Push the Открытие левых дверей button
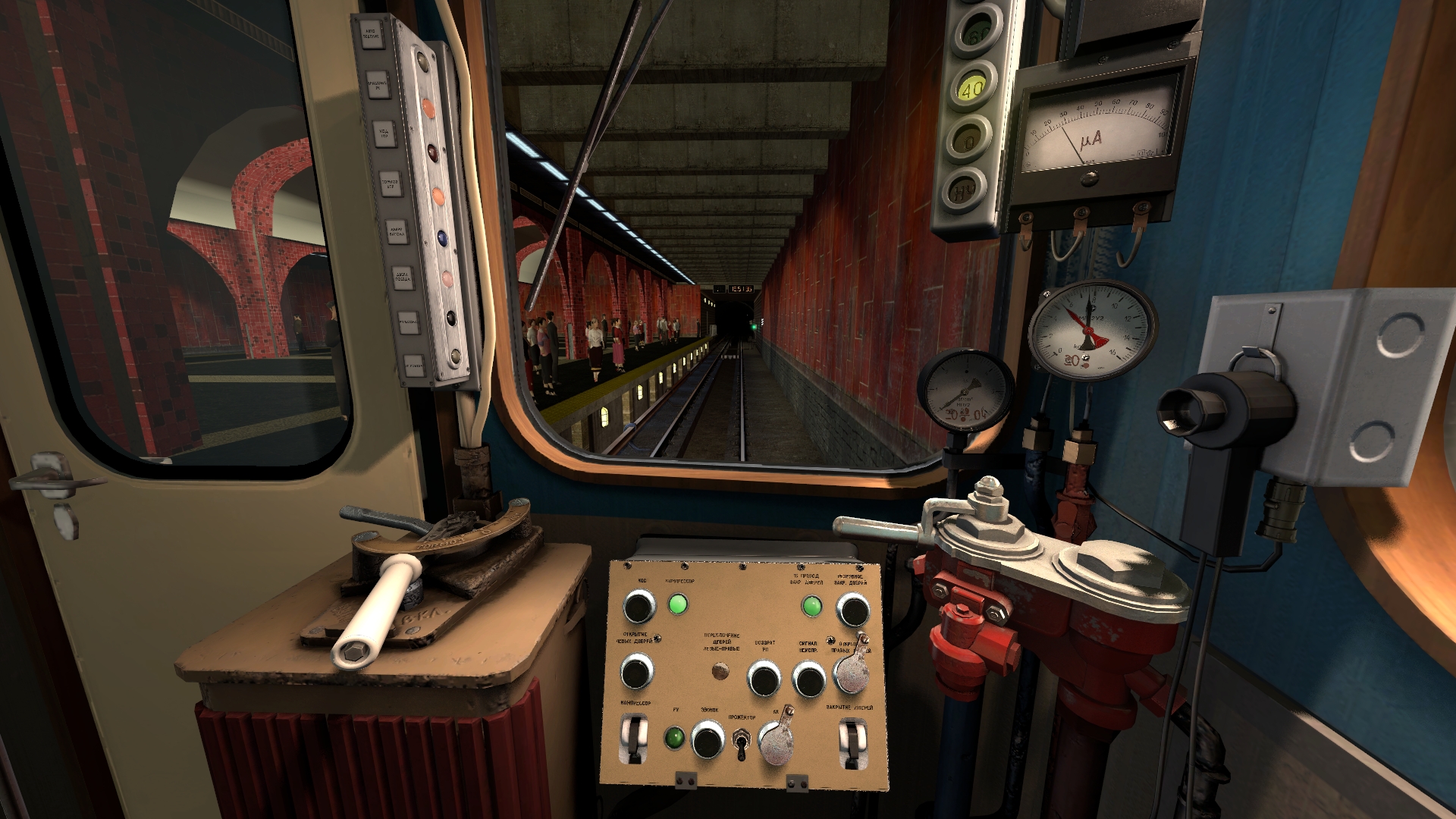The height and width of the screenshot is (819, 1456). point(636,673)
